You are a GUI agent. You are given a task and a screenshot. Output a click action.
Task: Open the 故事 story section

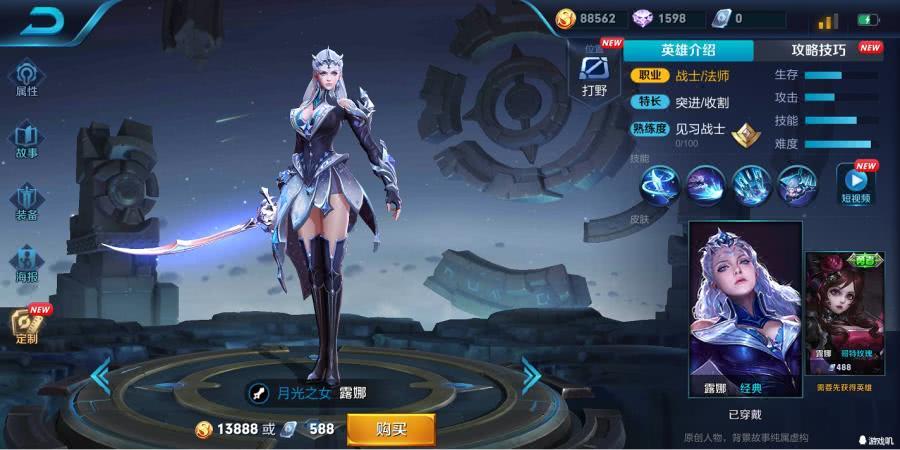(x=27, y=140)
